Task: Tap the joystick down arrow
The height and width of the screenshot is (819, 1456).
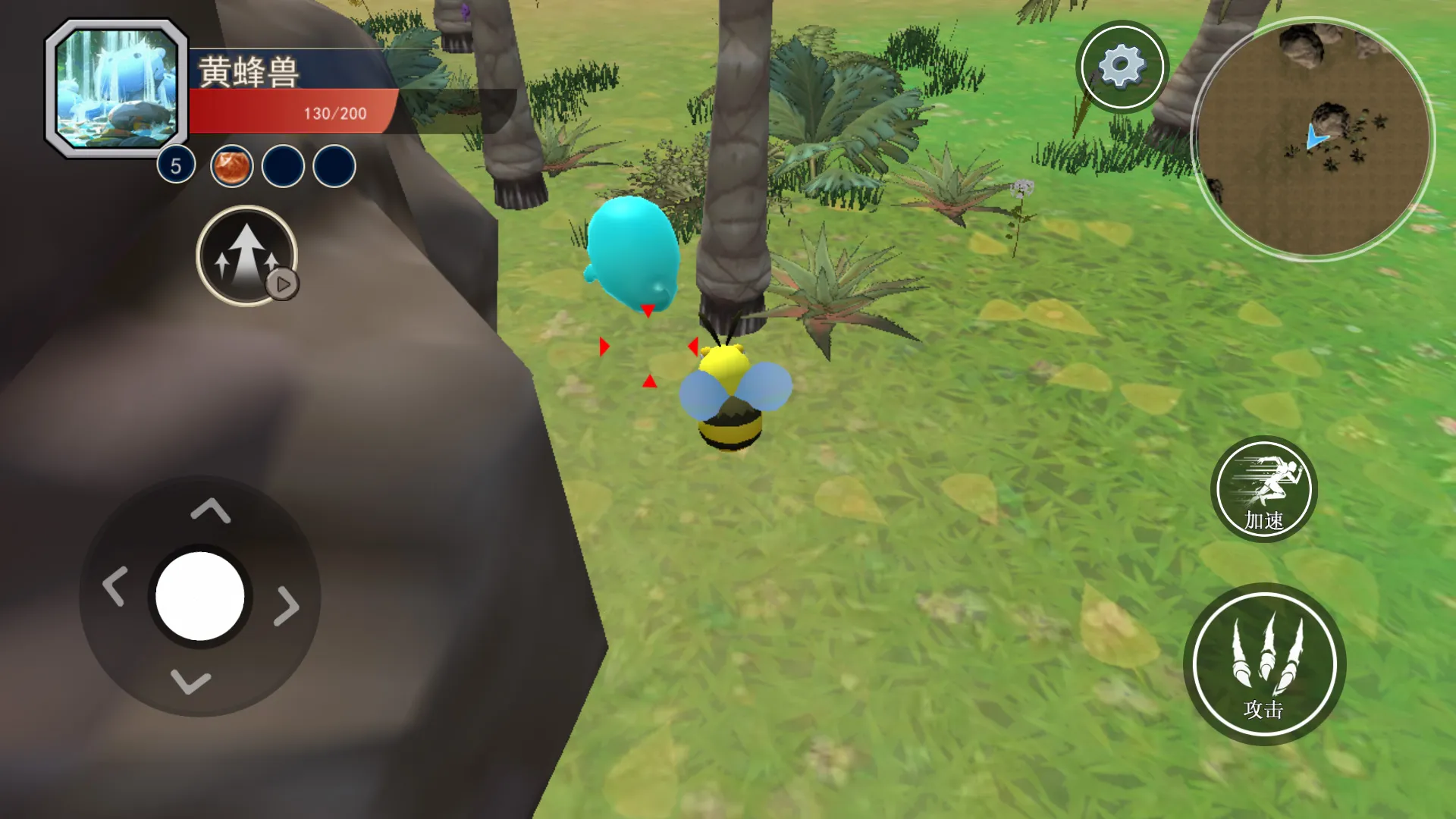Action: point(190,681)
